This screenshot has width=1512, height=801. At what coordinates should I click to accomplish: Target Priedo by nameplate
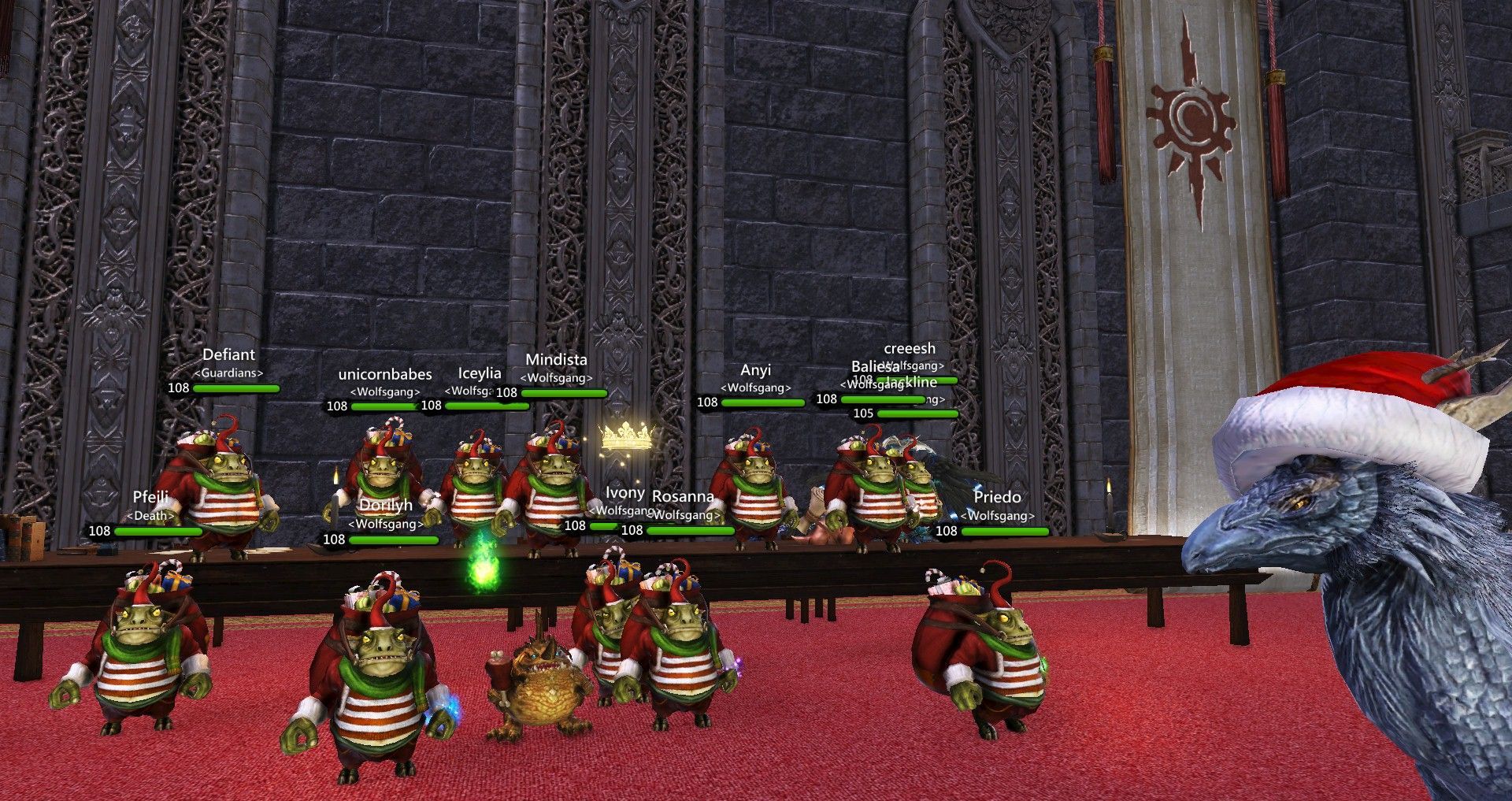(997, 498)
